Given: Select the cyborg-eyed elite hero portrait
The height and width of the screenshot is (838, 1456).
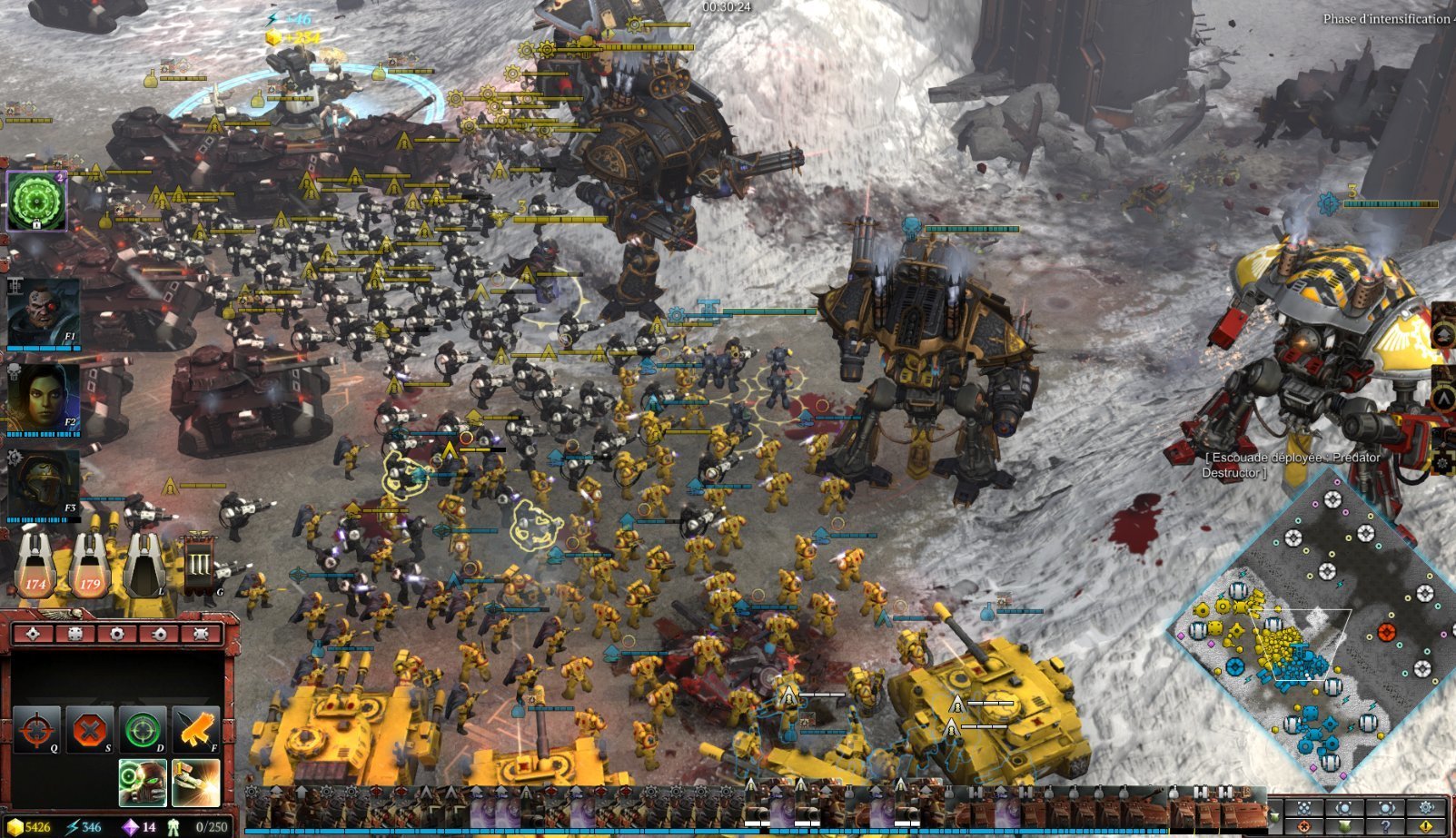Looking at the screenshot, I should click(x=43, y=311).
